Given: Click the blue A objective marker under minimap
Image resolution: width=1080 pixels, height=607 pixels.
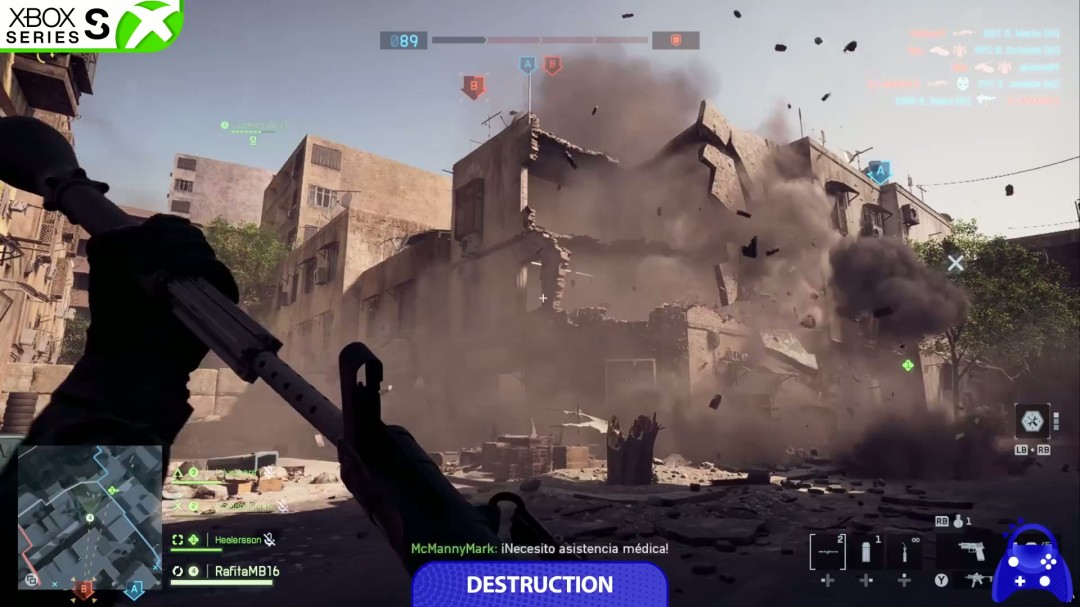Looking at the screenshot, I should point(132,590).
